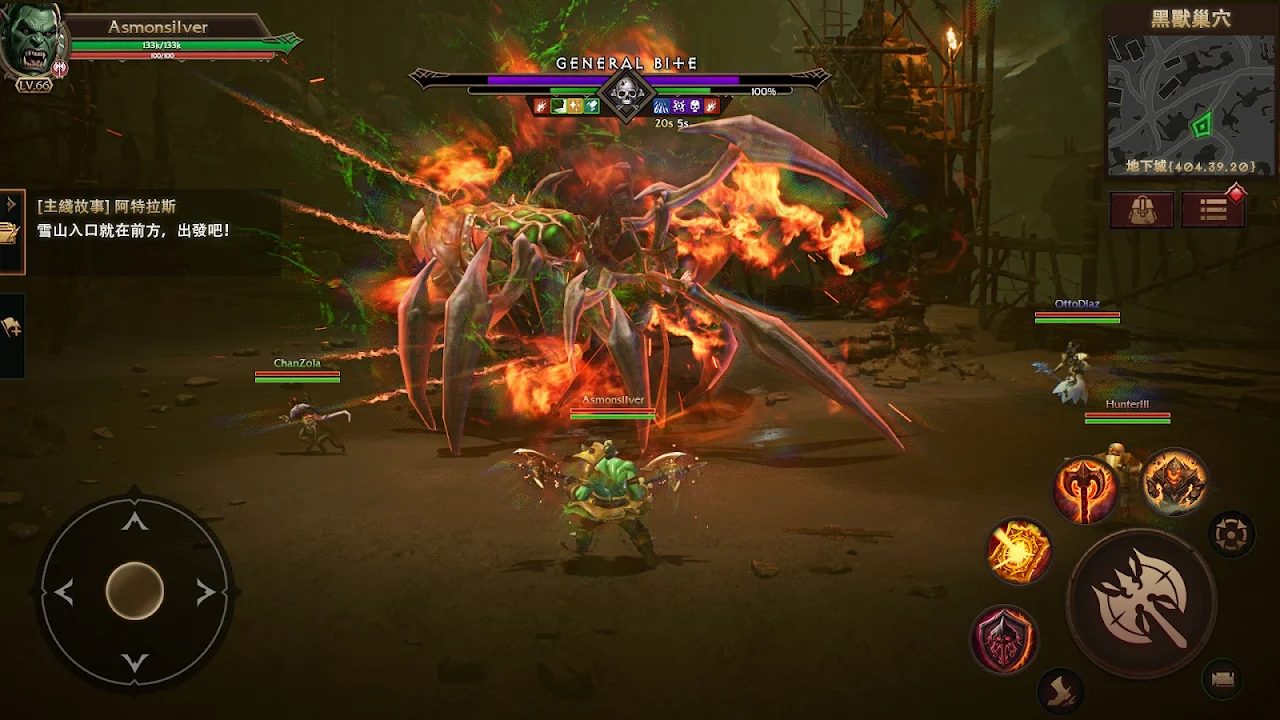Select the main story quest tracker
1280x720 pixels.
[x=150, y=219]
